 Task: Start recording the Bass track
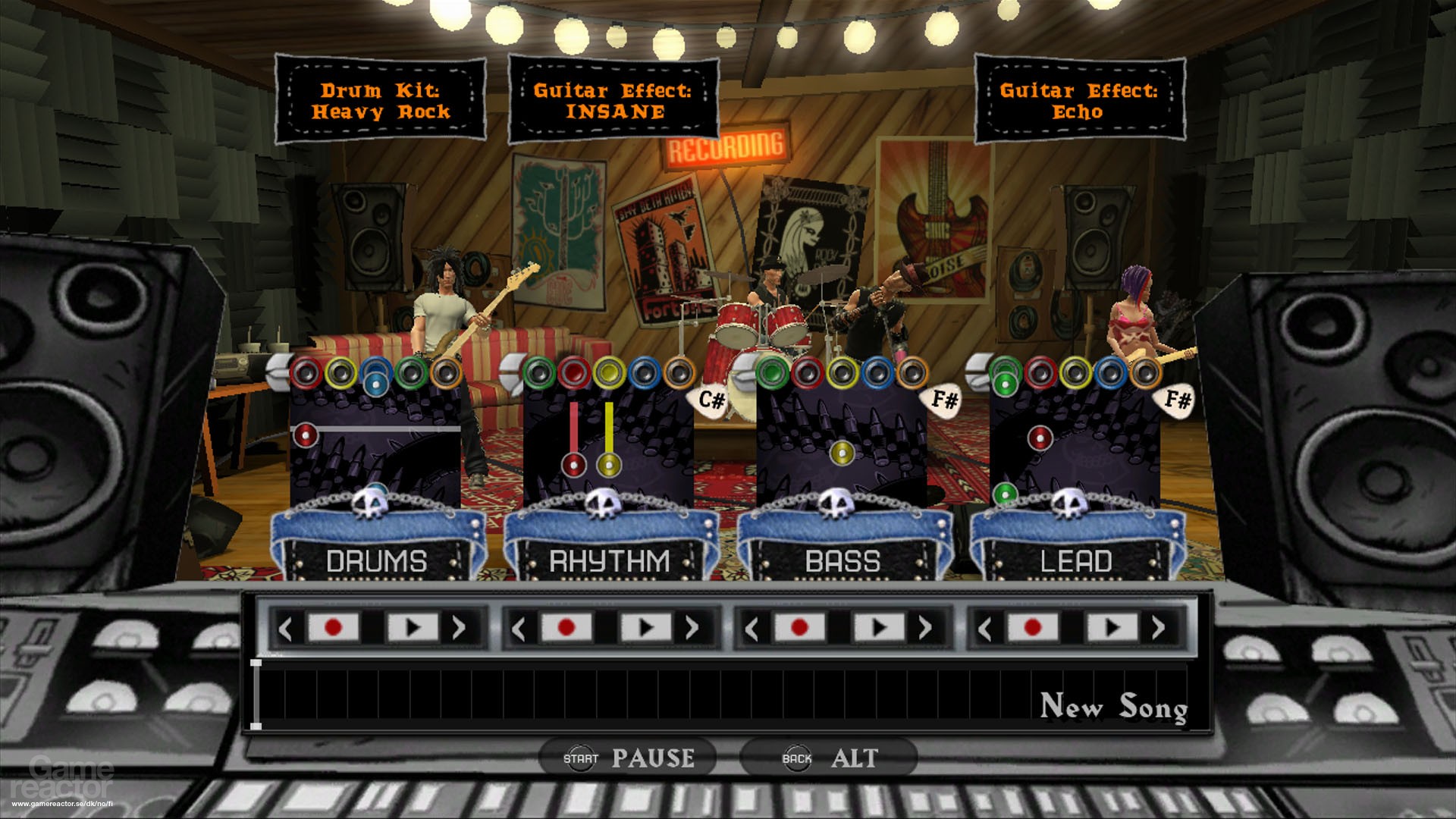[799, 628]
